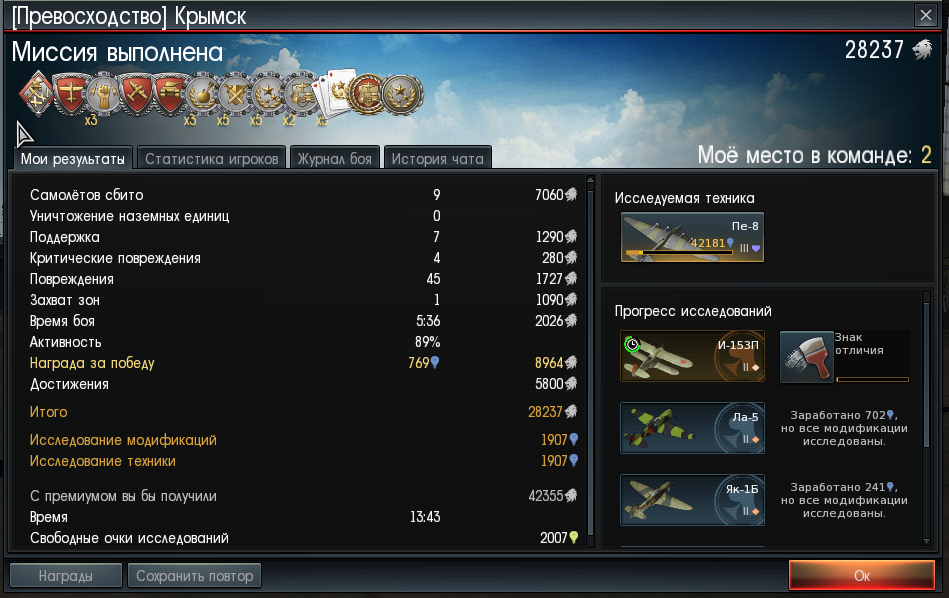Select the Ла-5 aircraft card
The image size is (949, 598).
[x=692, y=428]
